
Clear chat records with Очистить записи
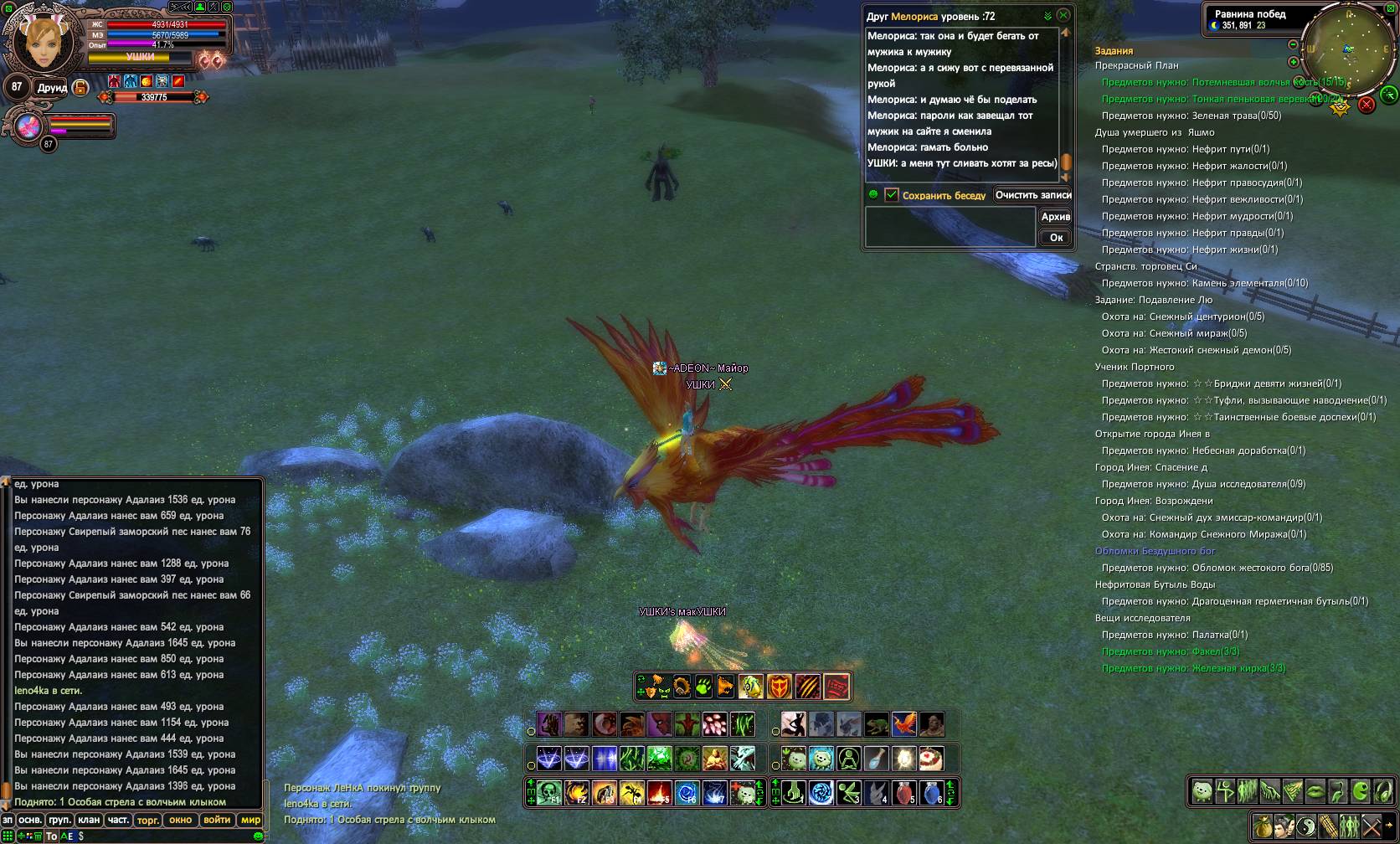click(x=1033, y=195)
